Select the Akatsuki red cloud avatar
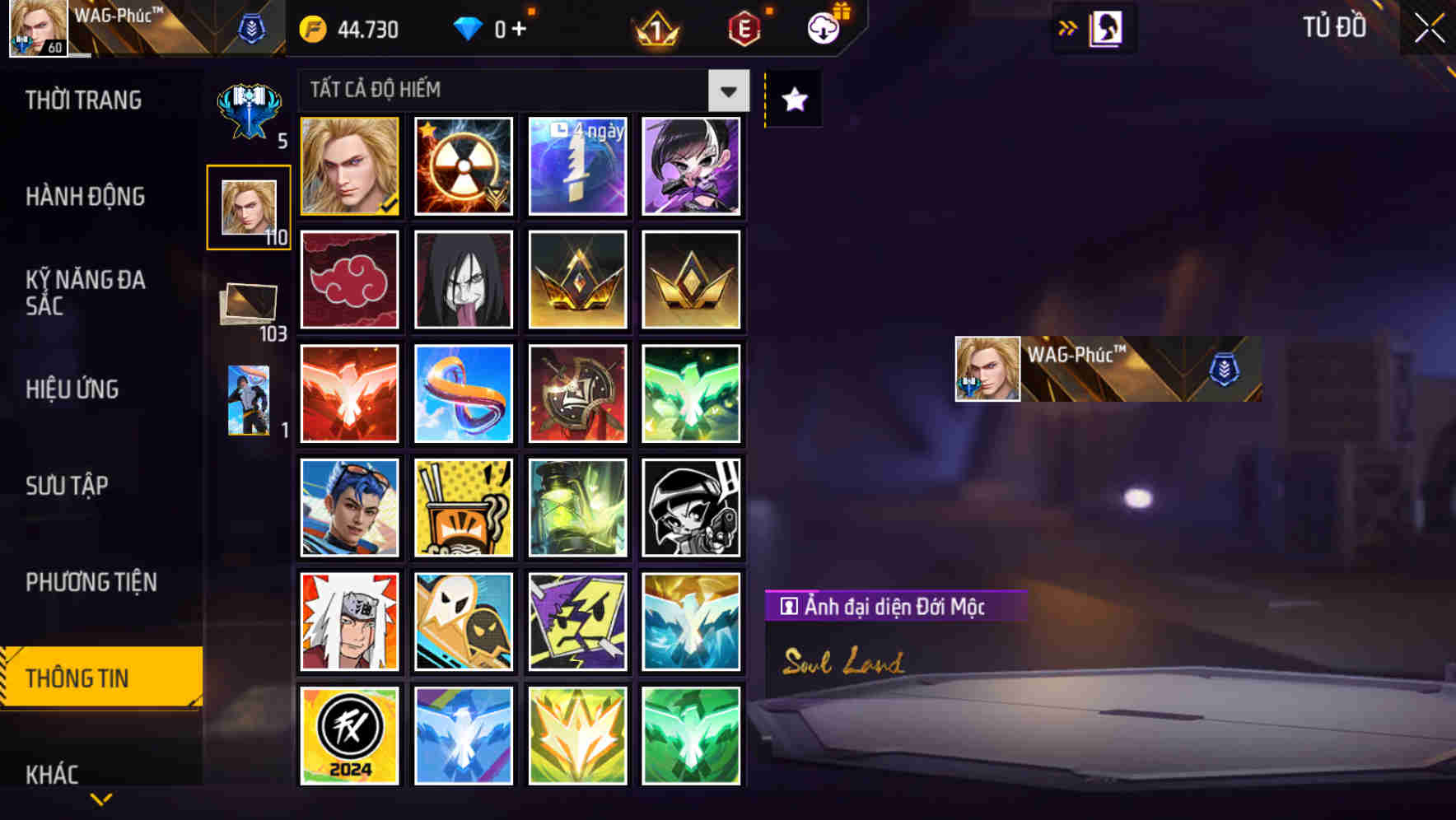Viewport: 1456px width, 820px height. click(x=348, y=280)
